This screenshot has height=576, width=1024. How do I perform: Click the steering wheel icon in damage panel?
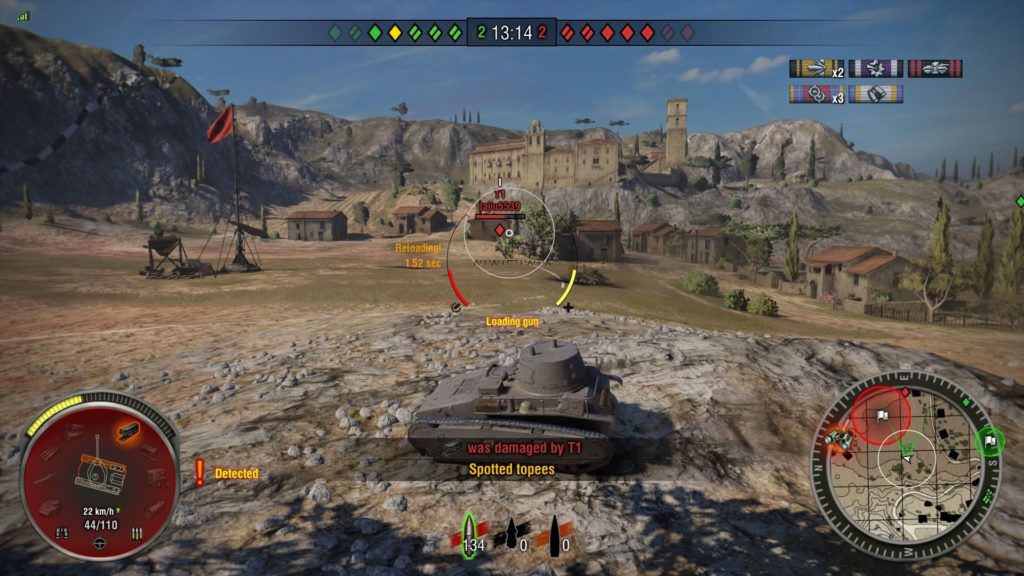pyautogui.click(x=99, y=545)
